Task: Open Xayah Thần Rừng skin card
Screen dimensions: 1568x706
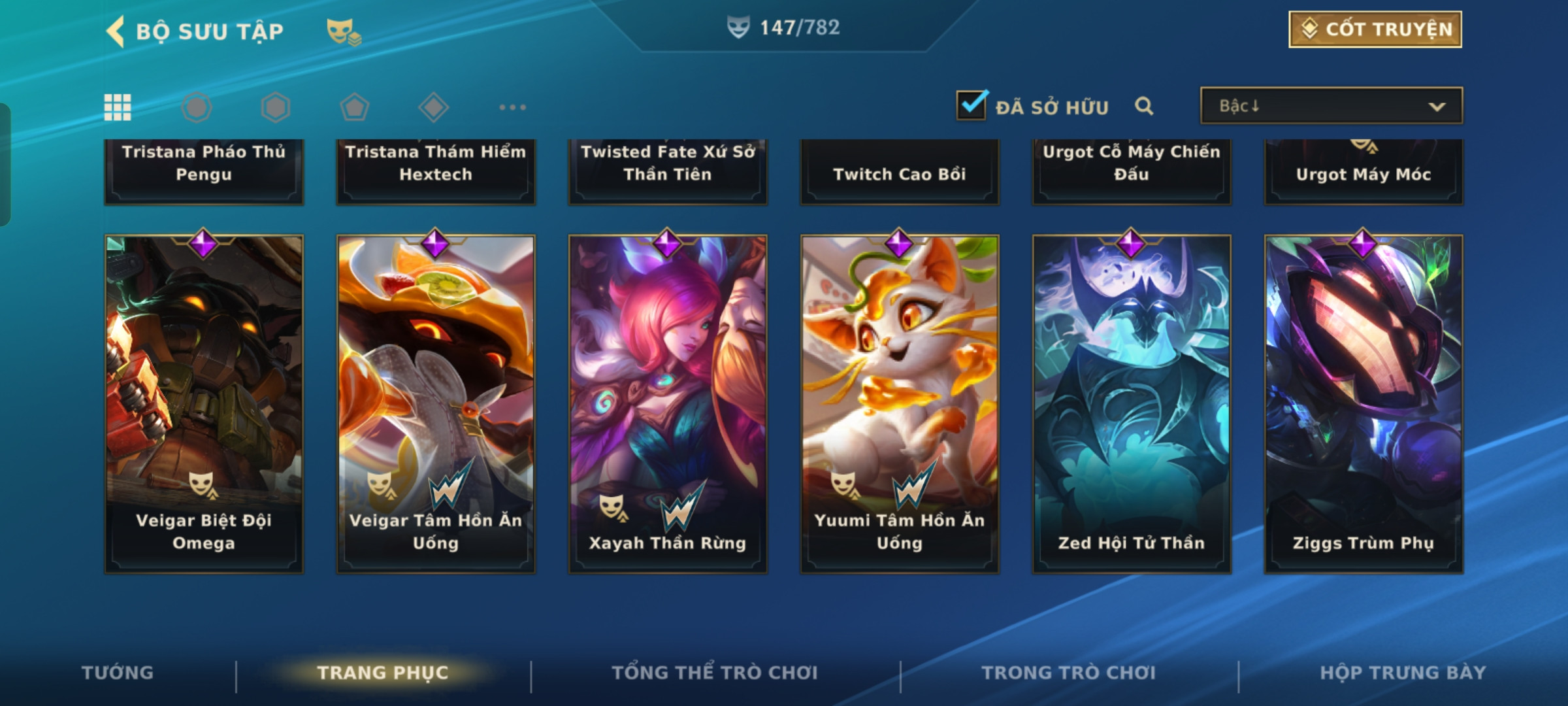Action: (x=668, y=404)
